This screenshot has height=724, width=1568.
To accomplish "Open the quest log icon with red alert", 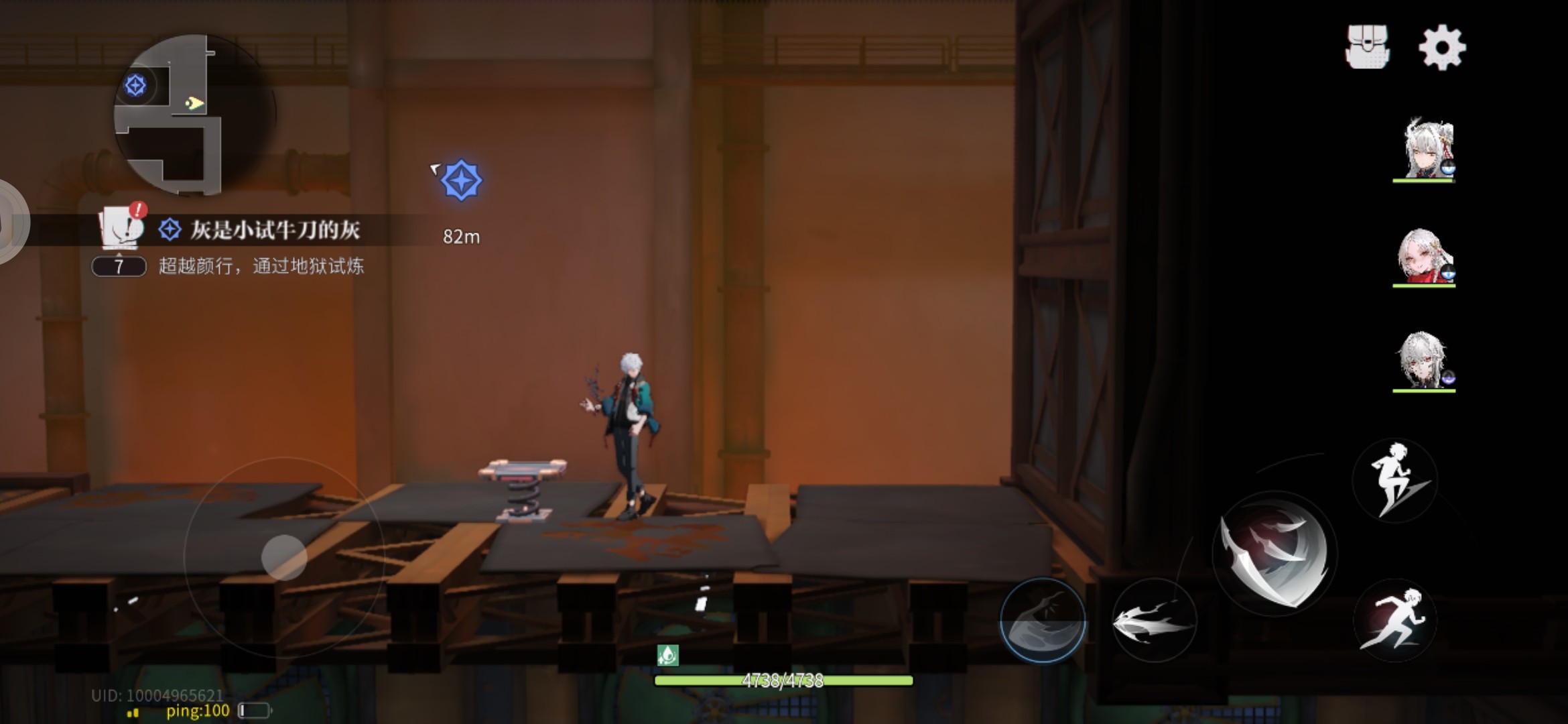I will (122, 225).
